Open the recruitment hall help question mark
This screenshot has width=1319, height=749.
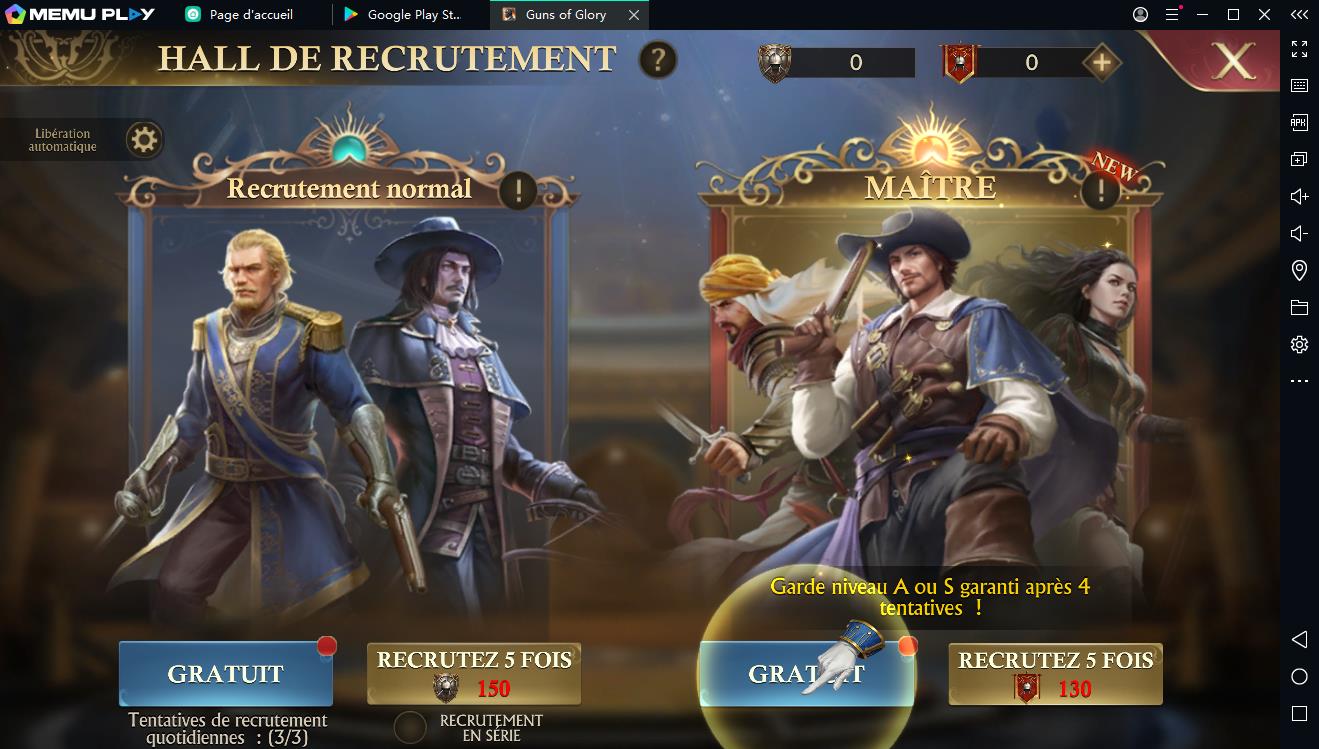(657, 60)
